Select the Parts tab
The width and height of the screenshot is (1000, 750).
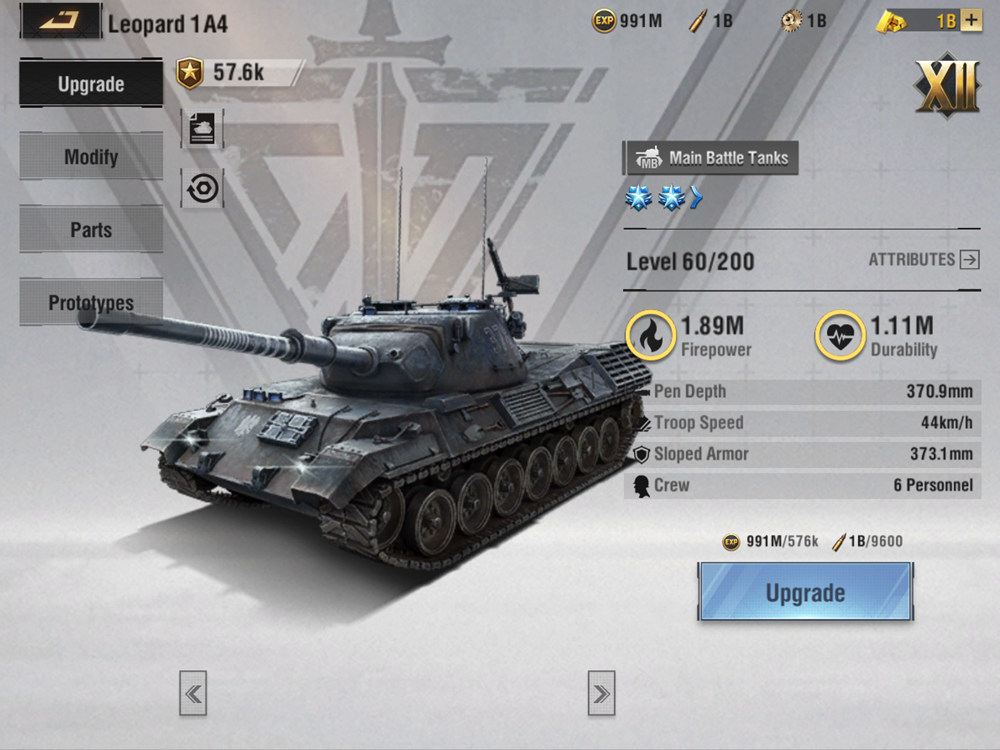(91, 230)
